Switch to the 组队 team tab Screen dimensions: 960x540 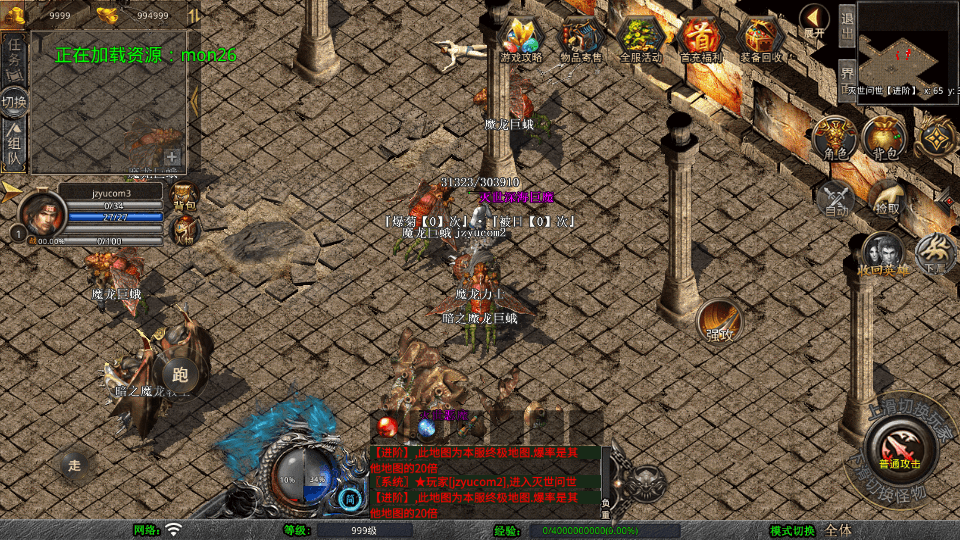15,145
